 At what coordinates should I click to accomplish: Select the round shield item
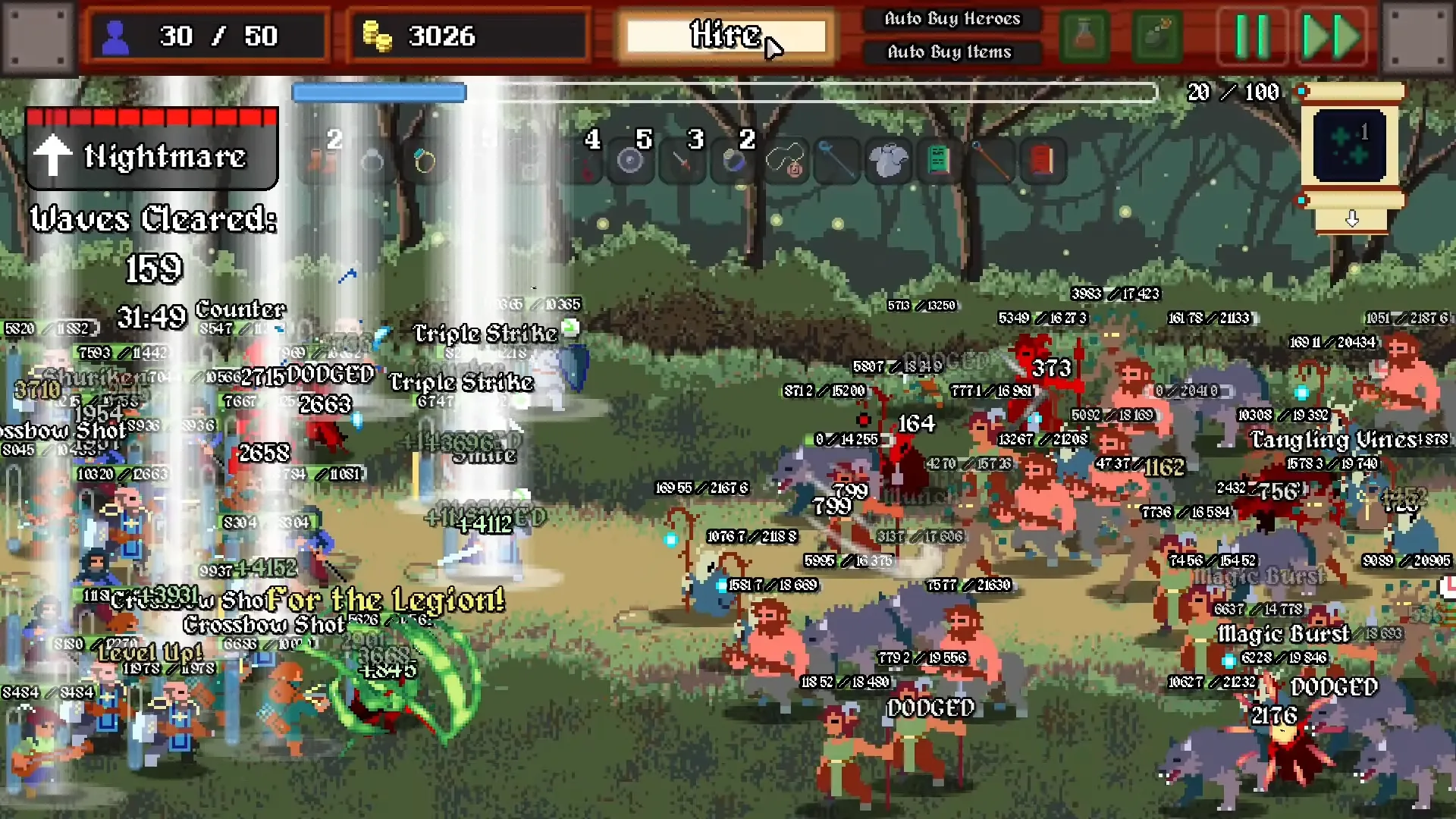tap(629, 161)
